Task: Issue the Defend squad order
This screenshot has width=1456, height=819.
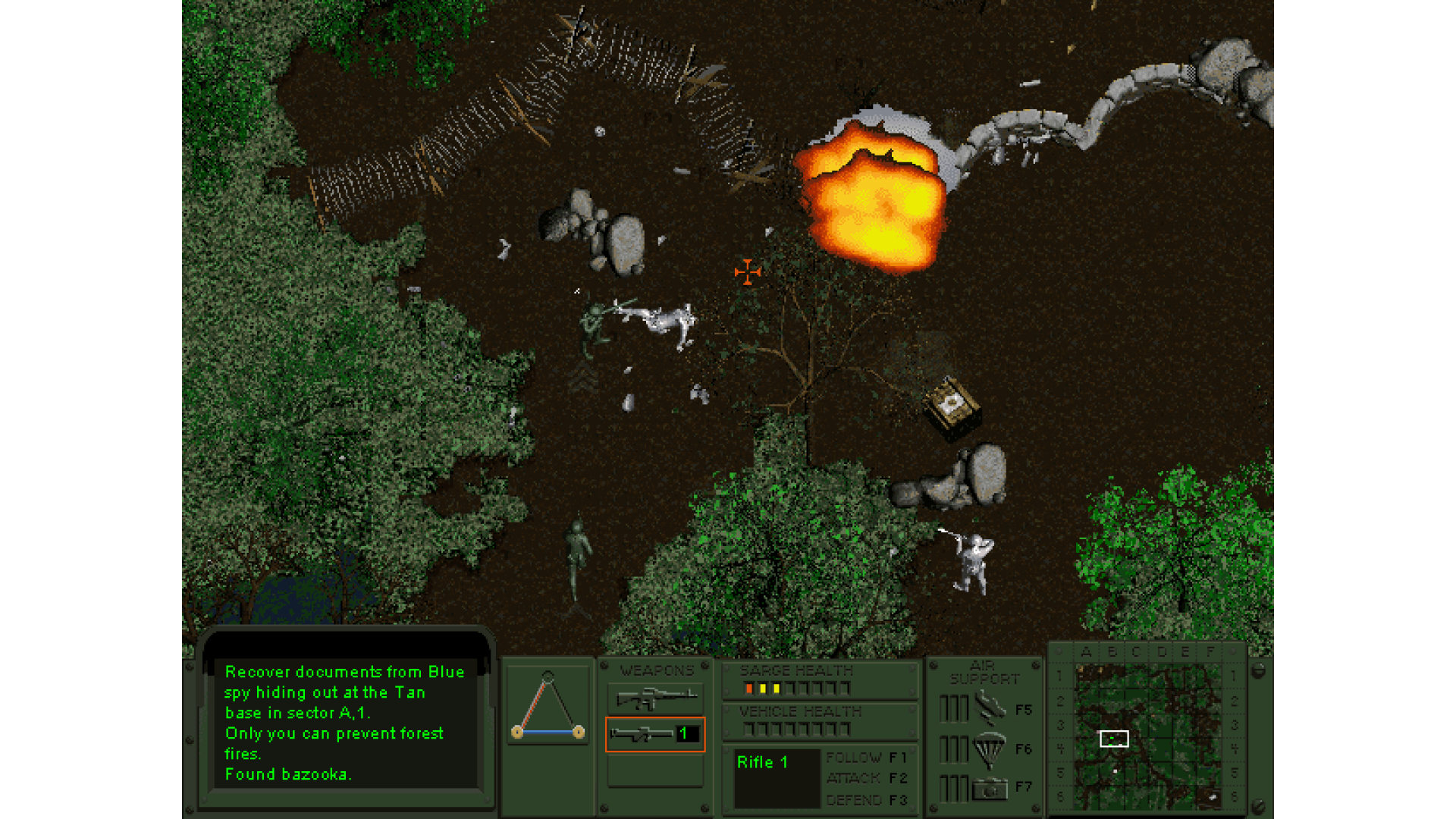Action: 866,800
